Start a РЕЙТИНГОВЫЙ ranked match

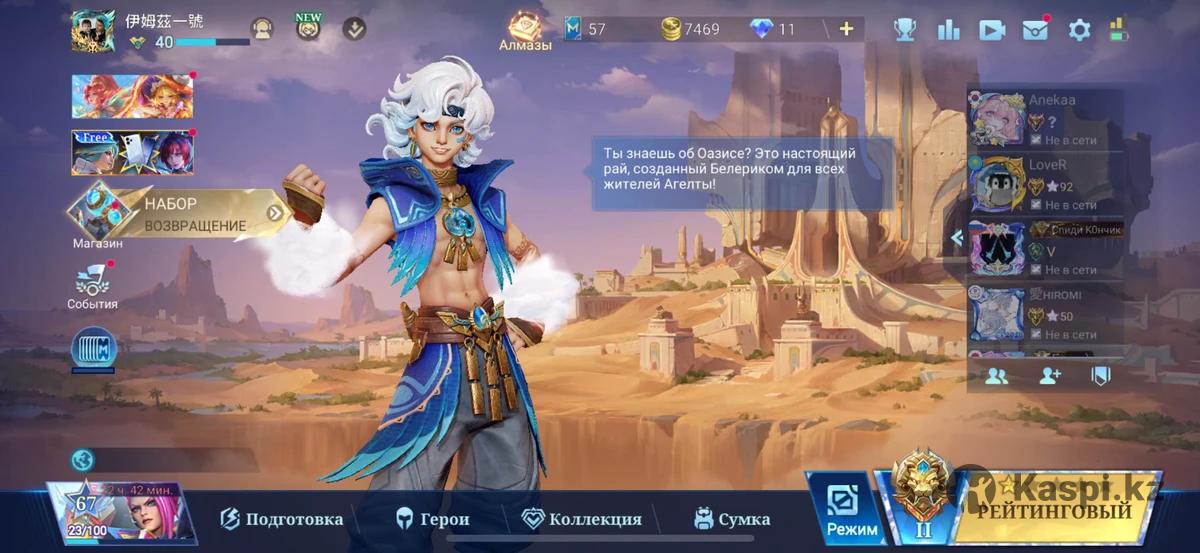1055,510
